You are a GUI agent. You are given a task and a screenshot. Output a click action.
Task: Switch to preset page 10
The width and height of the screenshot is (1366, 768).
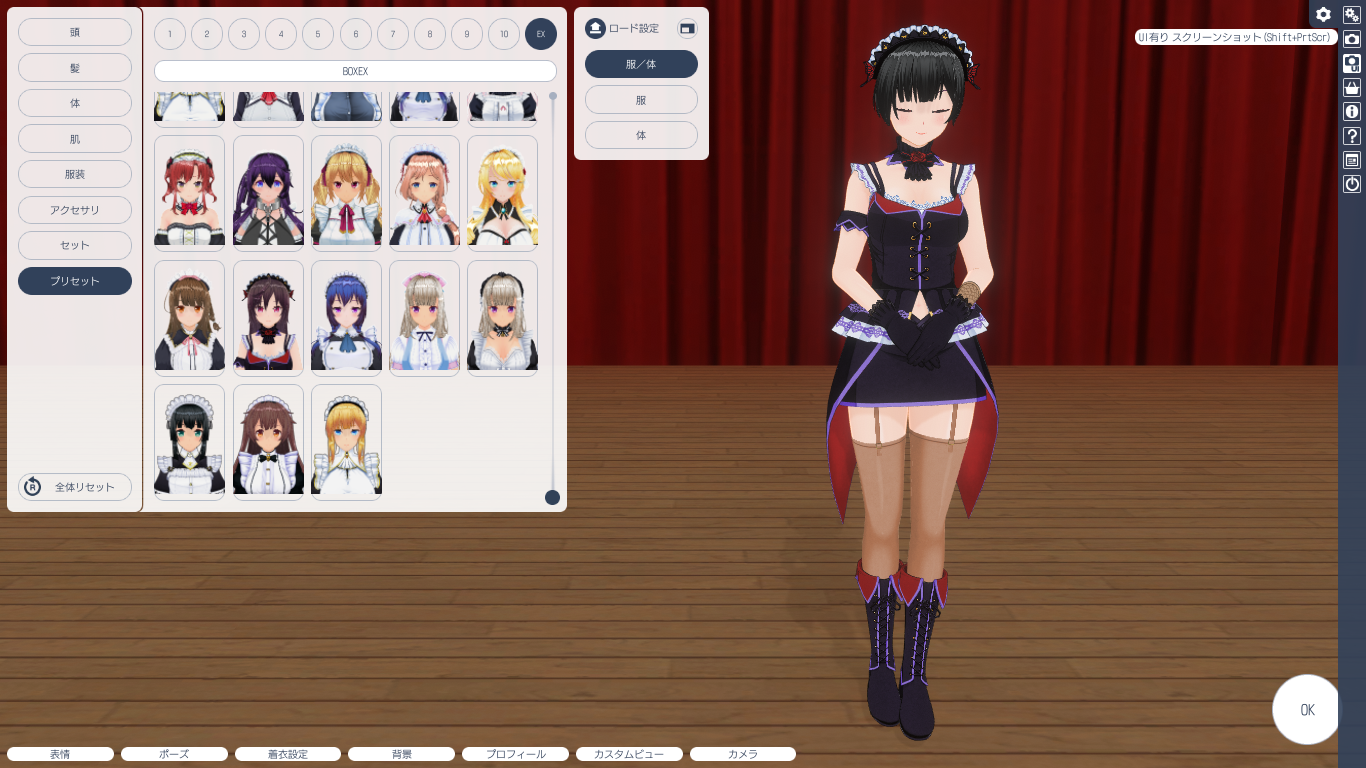(504, 34)
